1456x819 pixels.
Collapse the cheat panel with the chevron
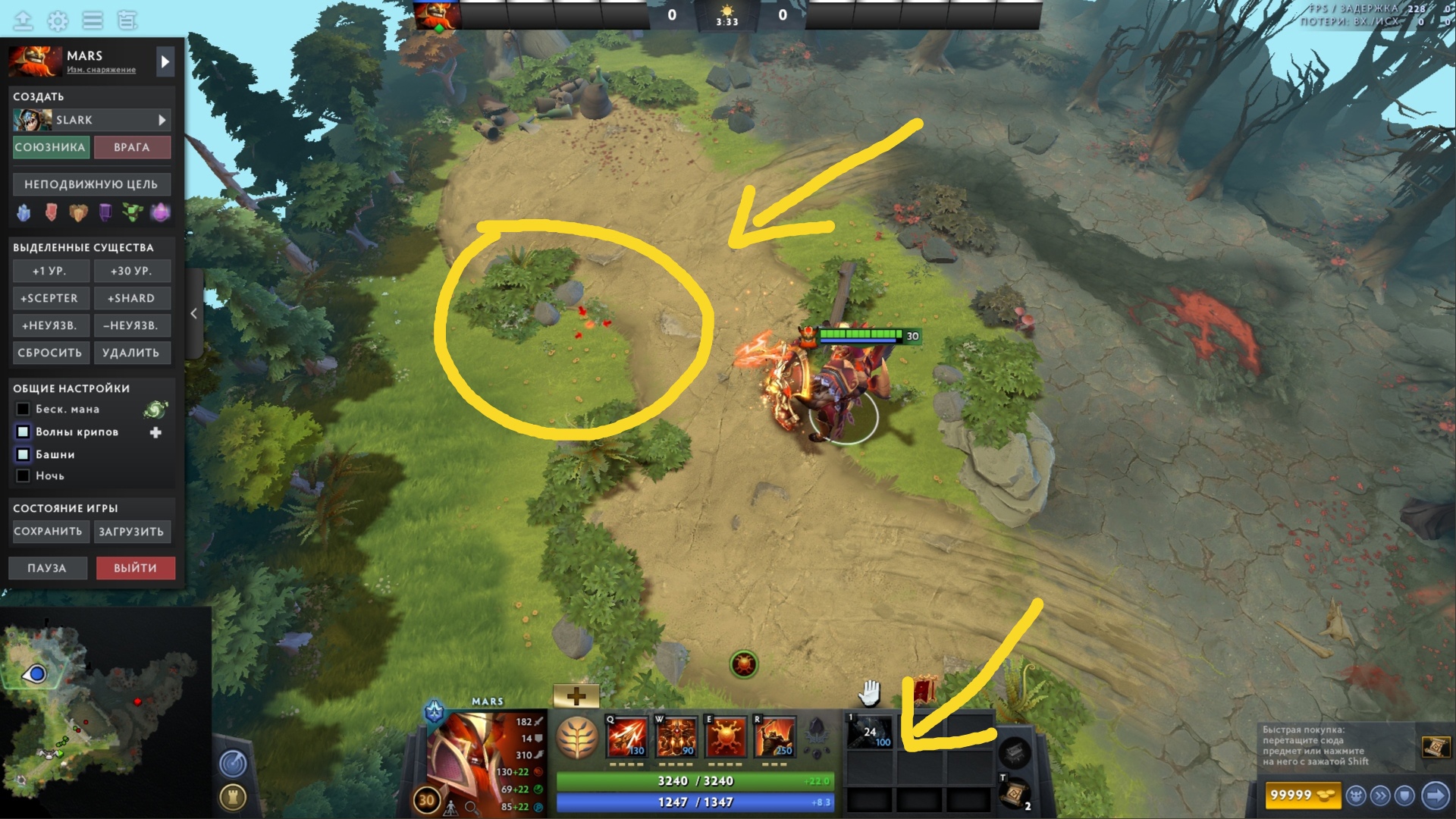pos(194,312)
